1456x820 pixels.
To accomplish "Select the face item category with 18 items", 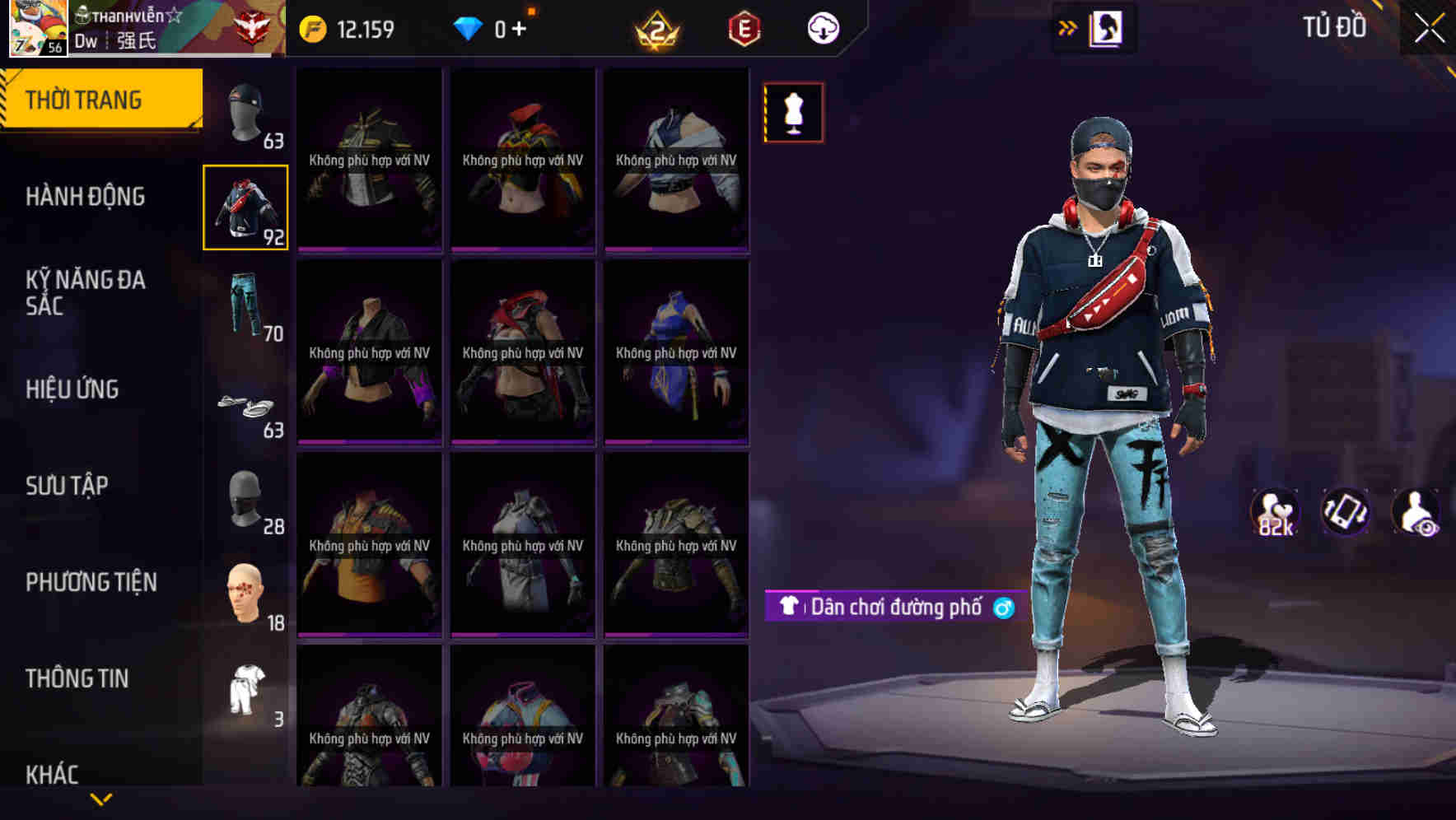I will [245, 593].
